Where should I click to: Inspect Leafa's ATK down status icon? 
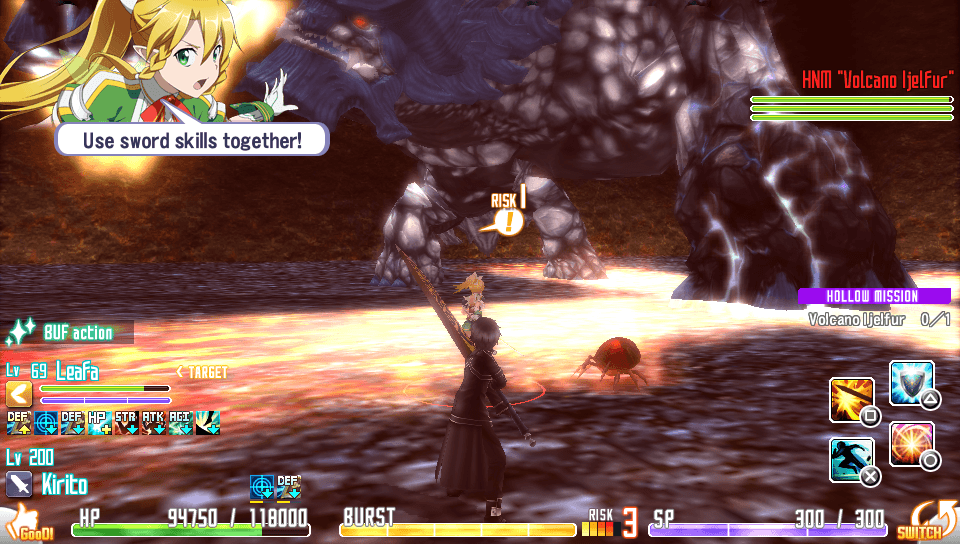pos(153,423)
